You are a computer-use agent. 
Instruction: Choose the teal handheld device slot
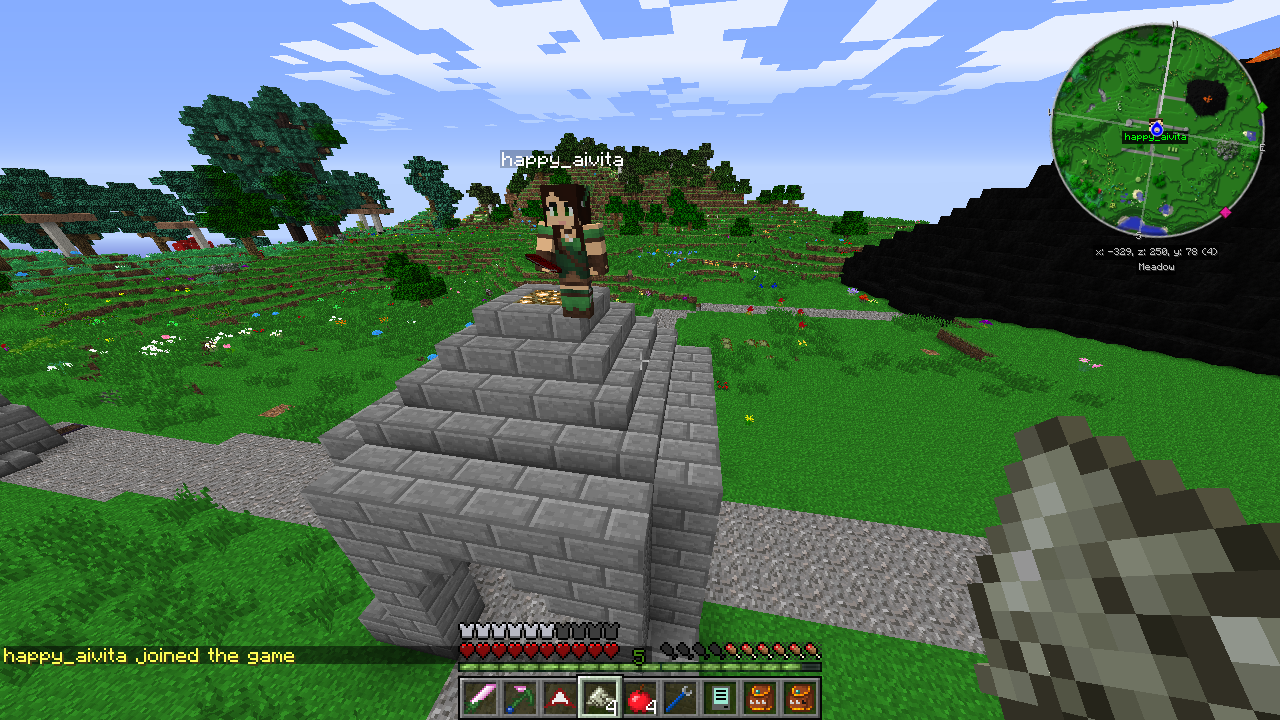pyautogui.click(x=719, y=698)
